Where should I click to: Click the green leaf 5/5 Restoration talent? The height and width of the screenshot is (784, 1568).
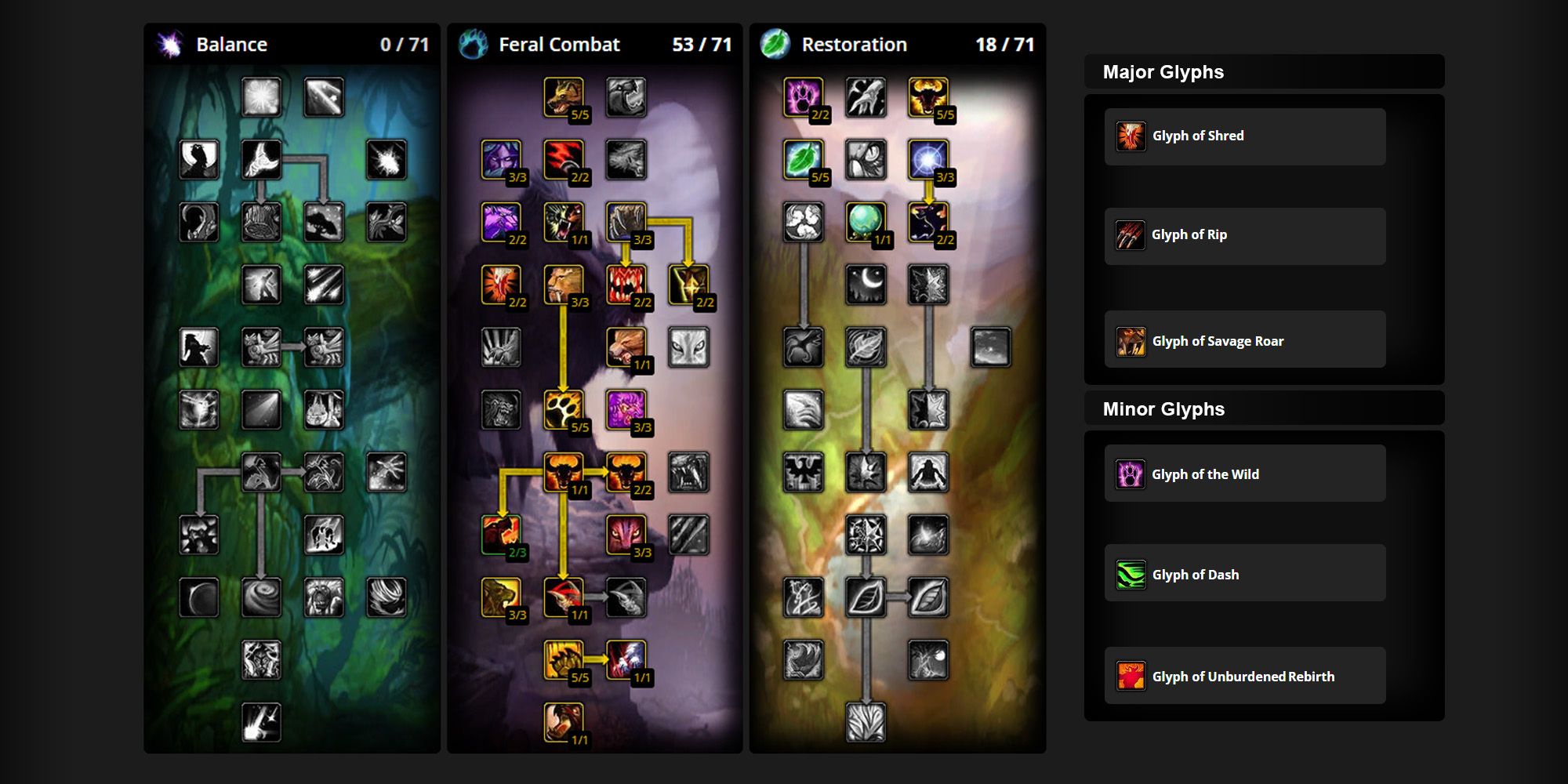804,160
